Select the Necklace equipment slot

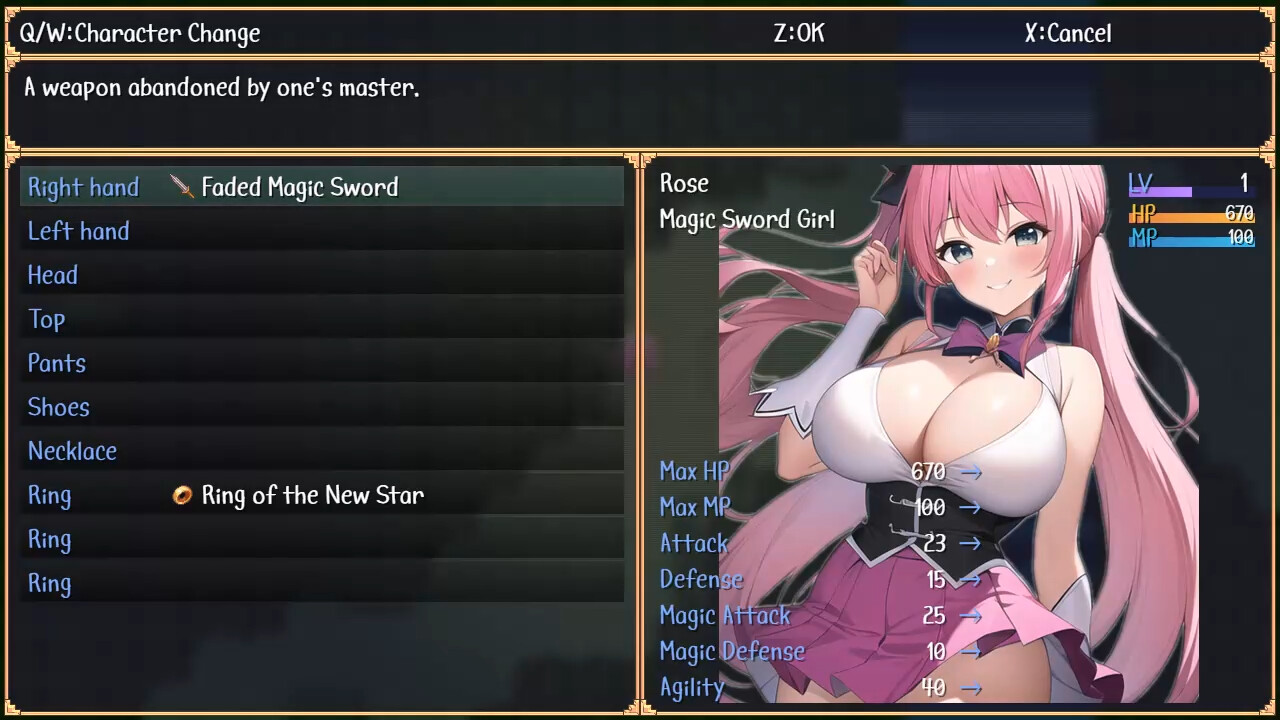pos(72,451)
